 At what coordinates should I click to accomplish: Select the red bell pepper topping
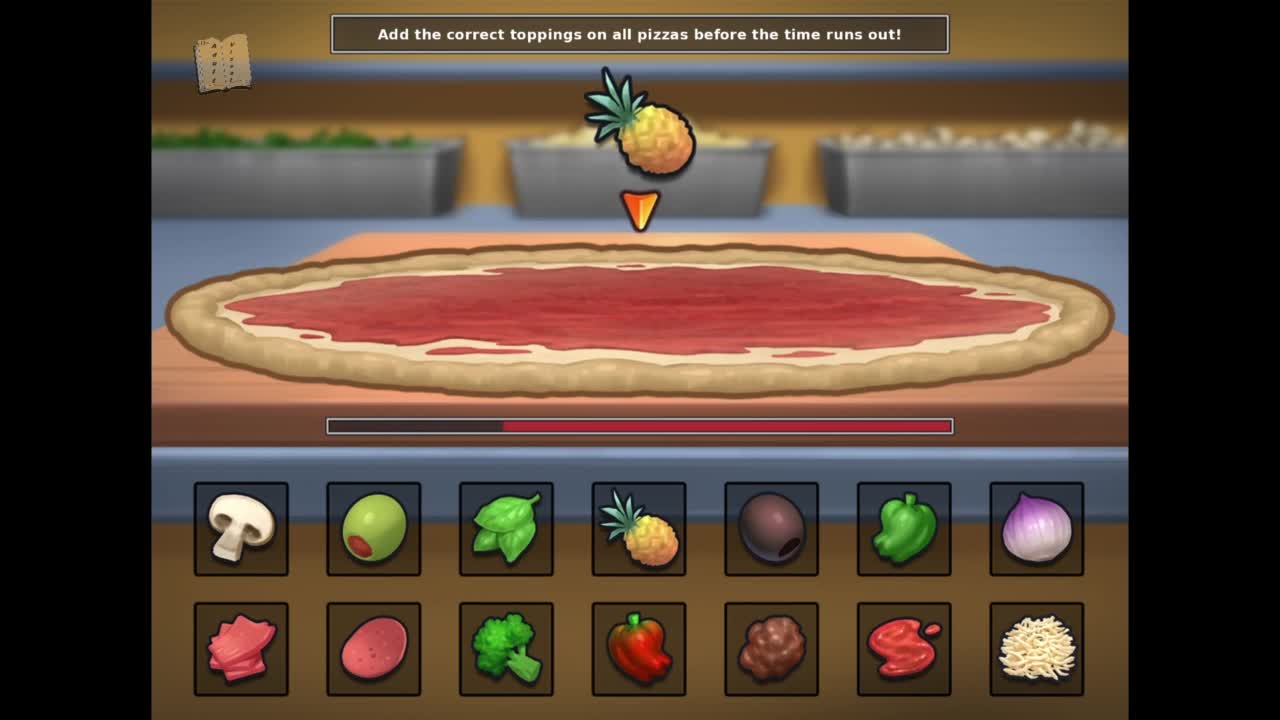[639, 649]
